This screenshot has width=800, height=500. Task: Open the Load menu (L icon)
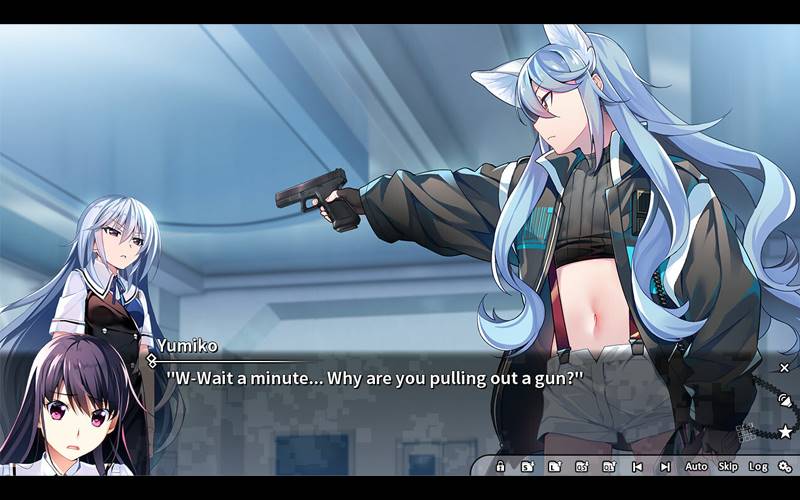(554, 466)
